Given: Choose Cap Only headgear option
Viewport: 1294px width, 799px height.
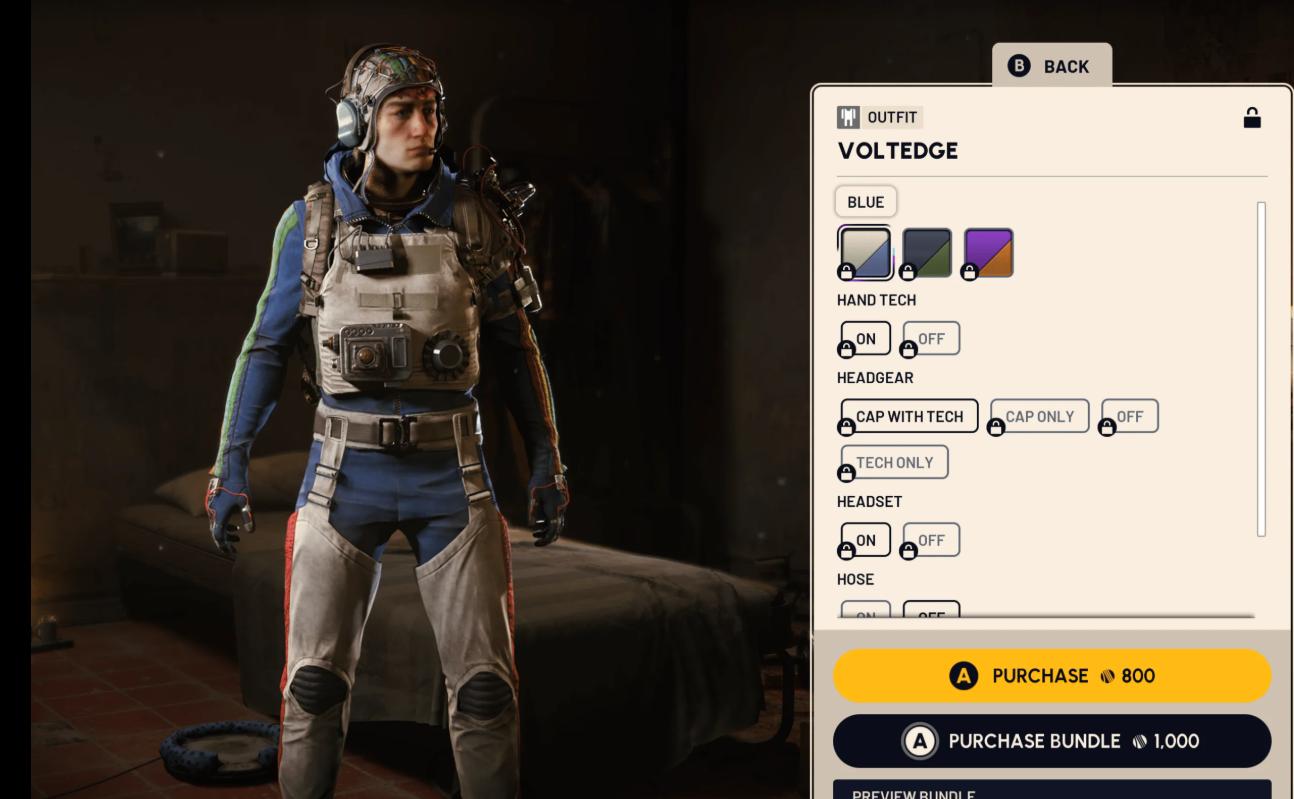Looking at the screenshot, I should [x=1039, y=417].
